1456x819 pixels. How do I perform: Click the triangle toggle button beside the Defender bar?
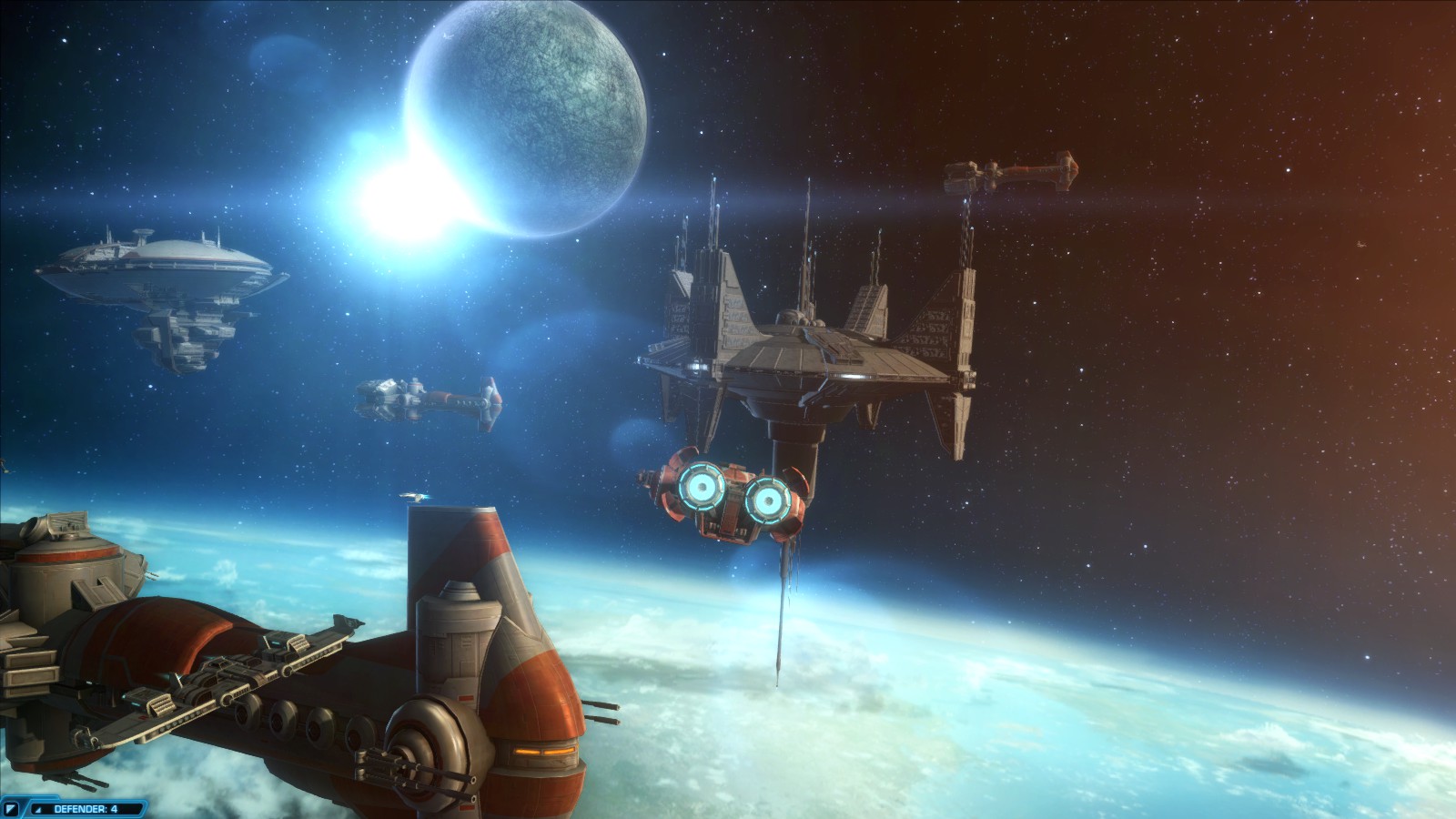12,808
